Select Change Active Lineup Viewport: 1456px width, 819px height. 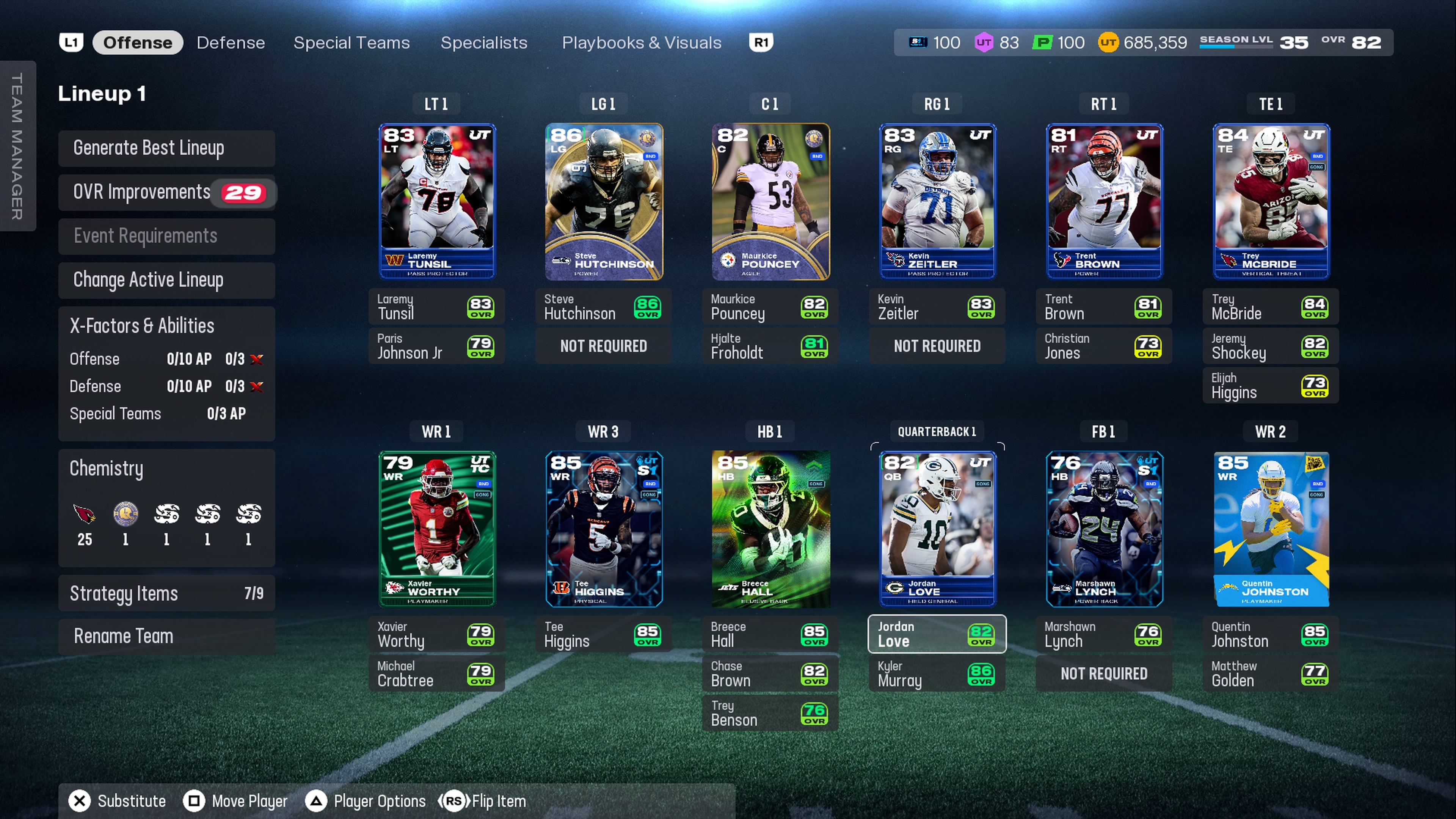[x=166, y=280]
